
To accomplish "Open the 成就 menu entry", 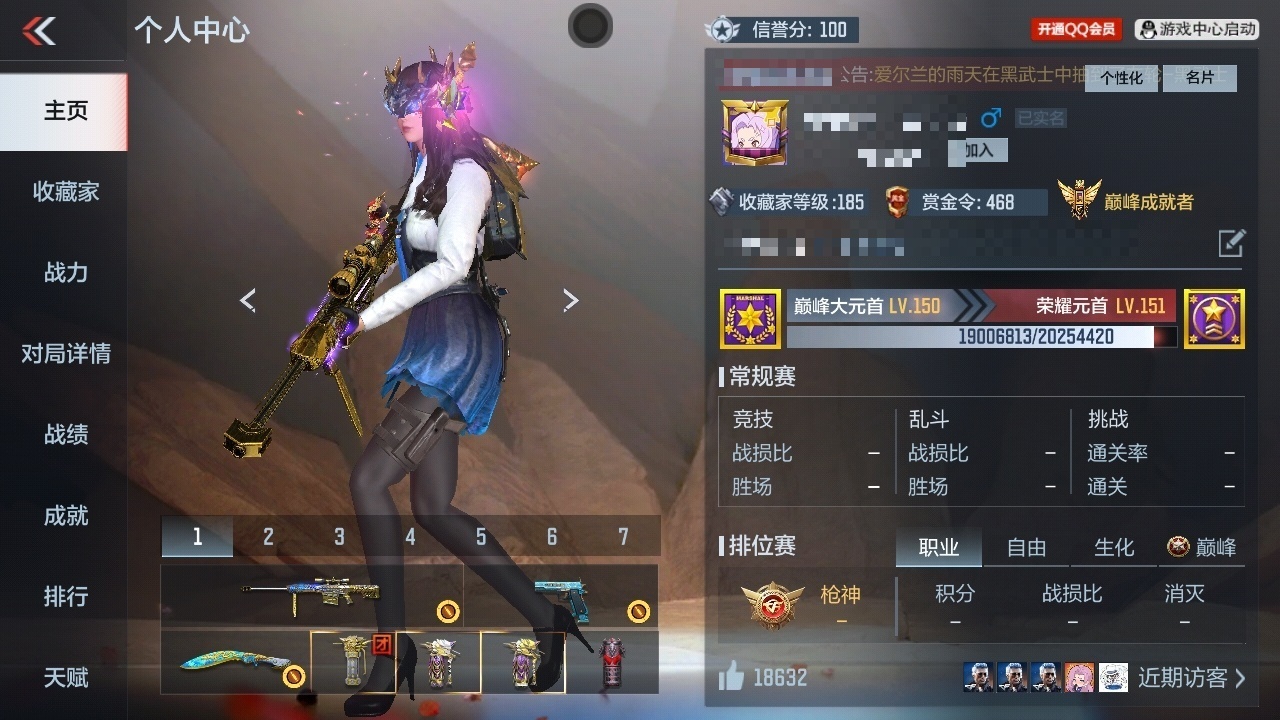I will pyautogui.click(x=65, y=516).
